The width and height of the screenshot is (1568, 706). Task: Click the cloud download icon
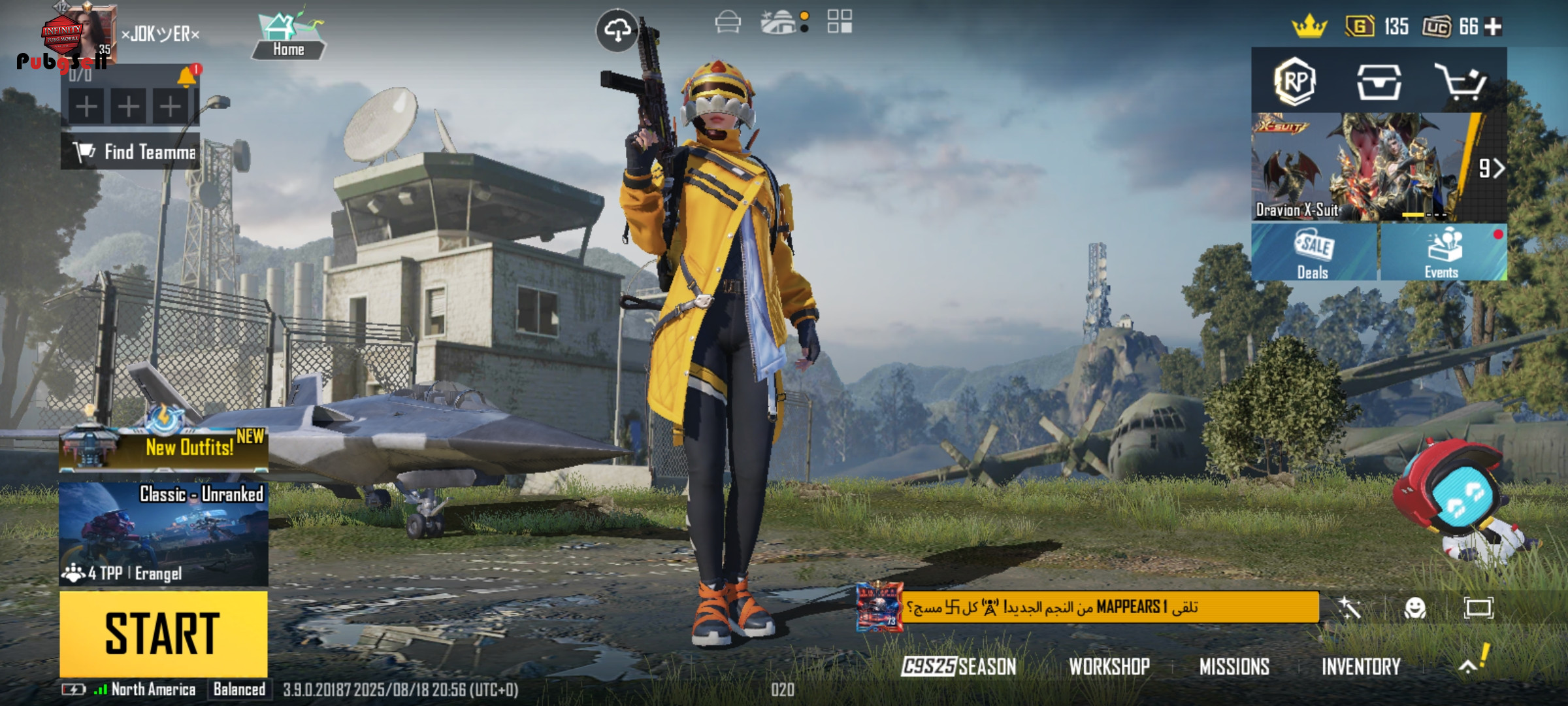tap(617, 30)
